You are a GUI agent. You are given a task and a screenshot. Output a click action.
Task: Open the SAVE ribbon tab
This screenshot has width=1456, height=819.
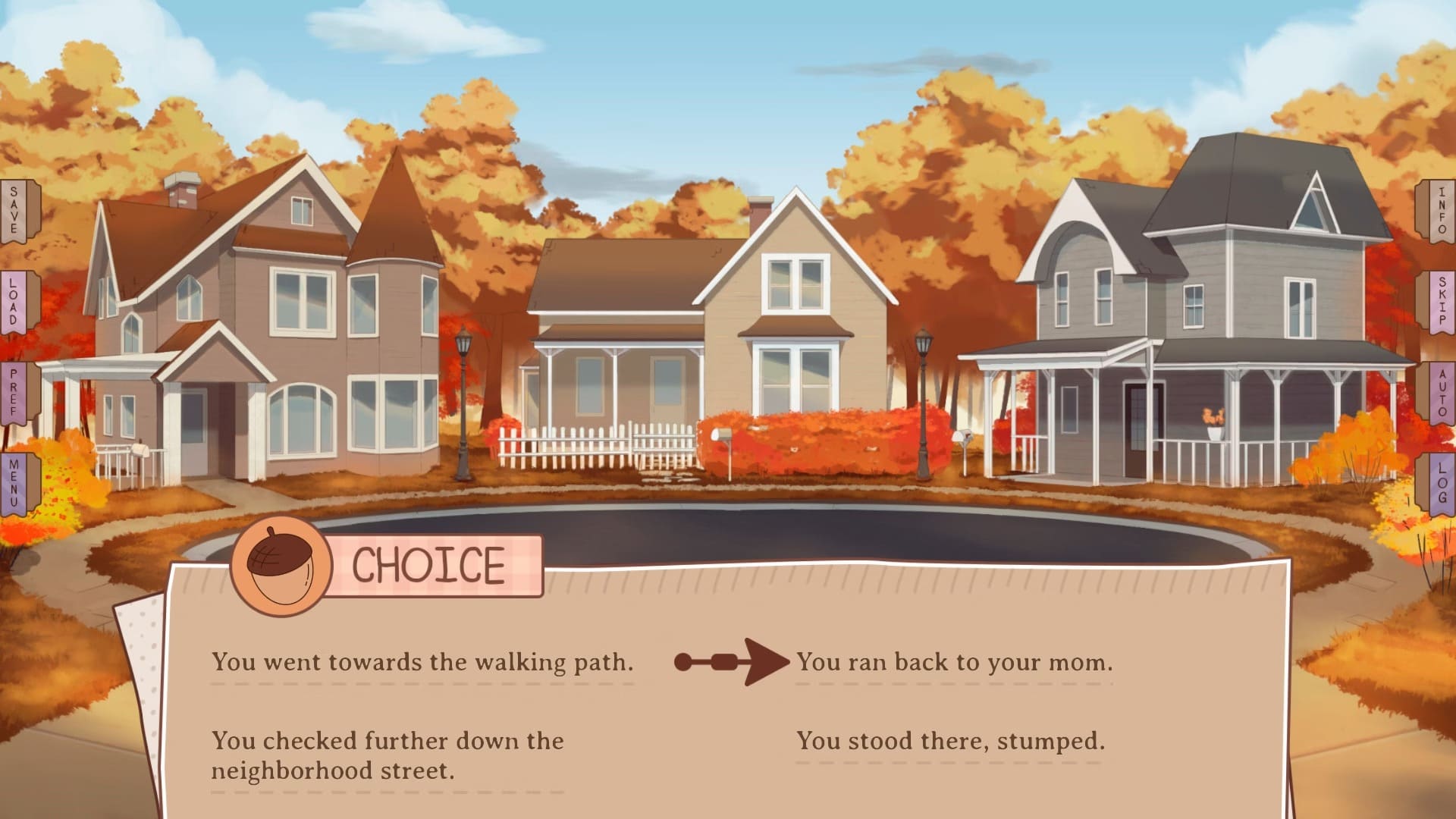(x=14, y=212)
